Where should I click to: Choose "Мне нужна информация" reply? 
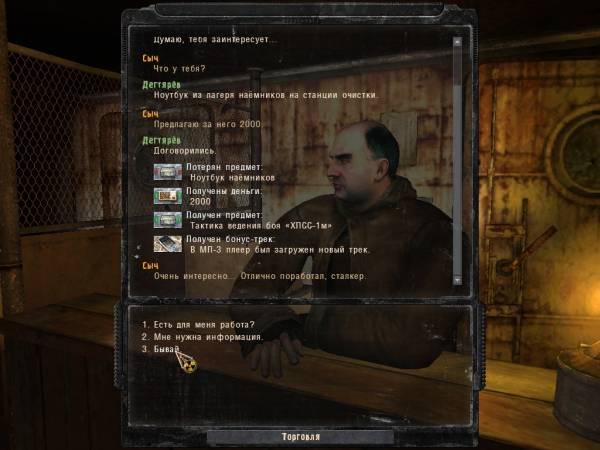click(202, 337)
